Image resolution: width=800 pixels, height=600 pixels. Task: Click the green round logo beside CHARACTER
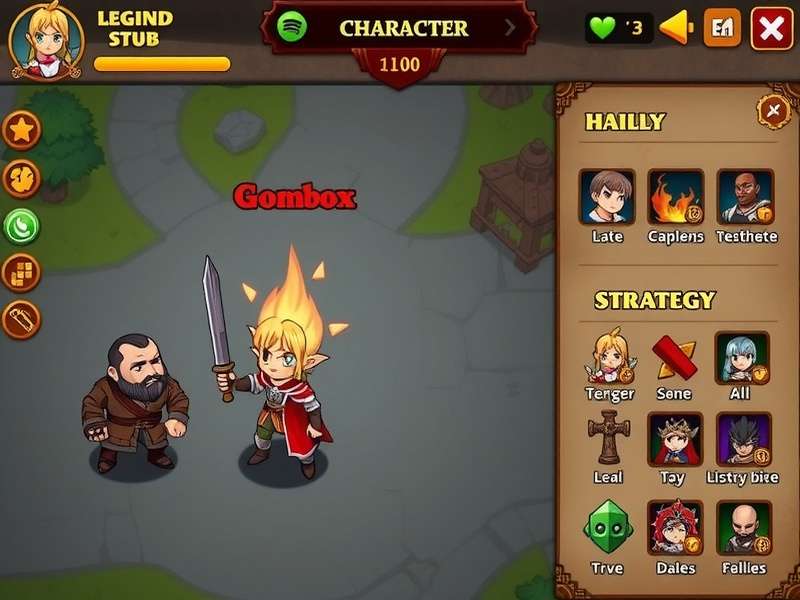[x=292, y=27]
